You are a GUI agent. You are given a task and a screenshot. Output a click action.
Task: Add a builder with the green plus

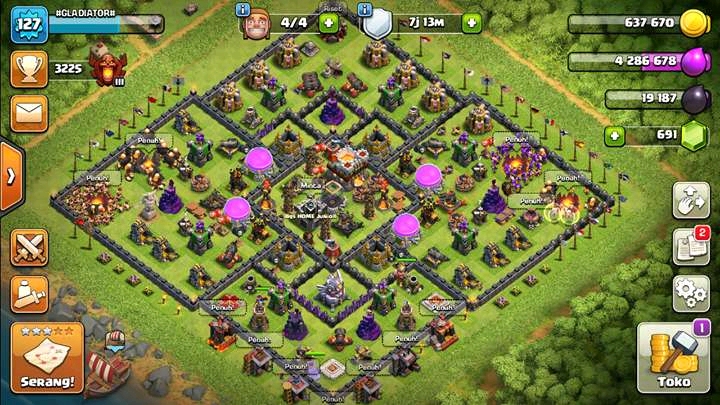328,22
